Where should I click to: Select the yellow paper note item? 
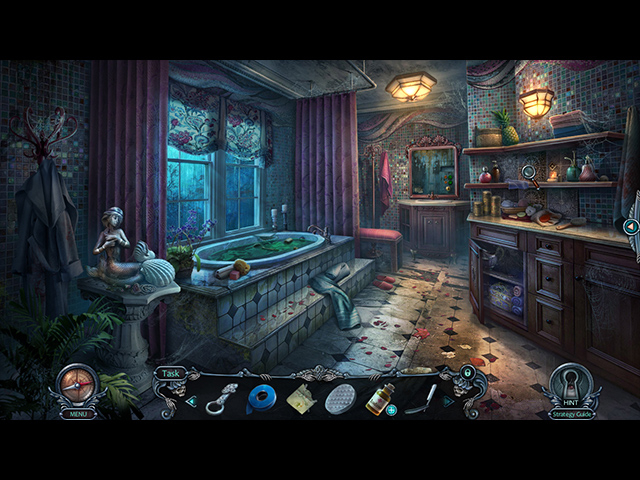tap(300, 398)
